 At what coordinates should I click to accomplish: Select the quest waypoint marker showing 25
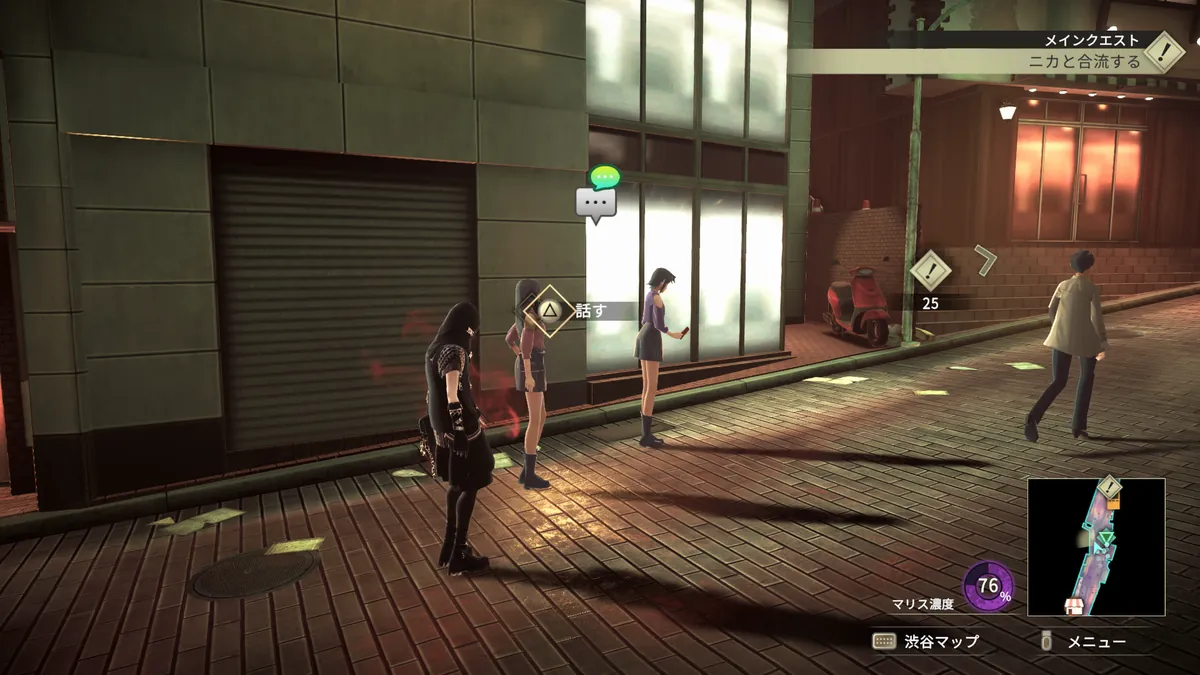[931, 271]
